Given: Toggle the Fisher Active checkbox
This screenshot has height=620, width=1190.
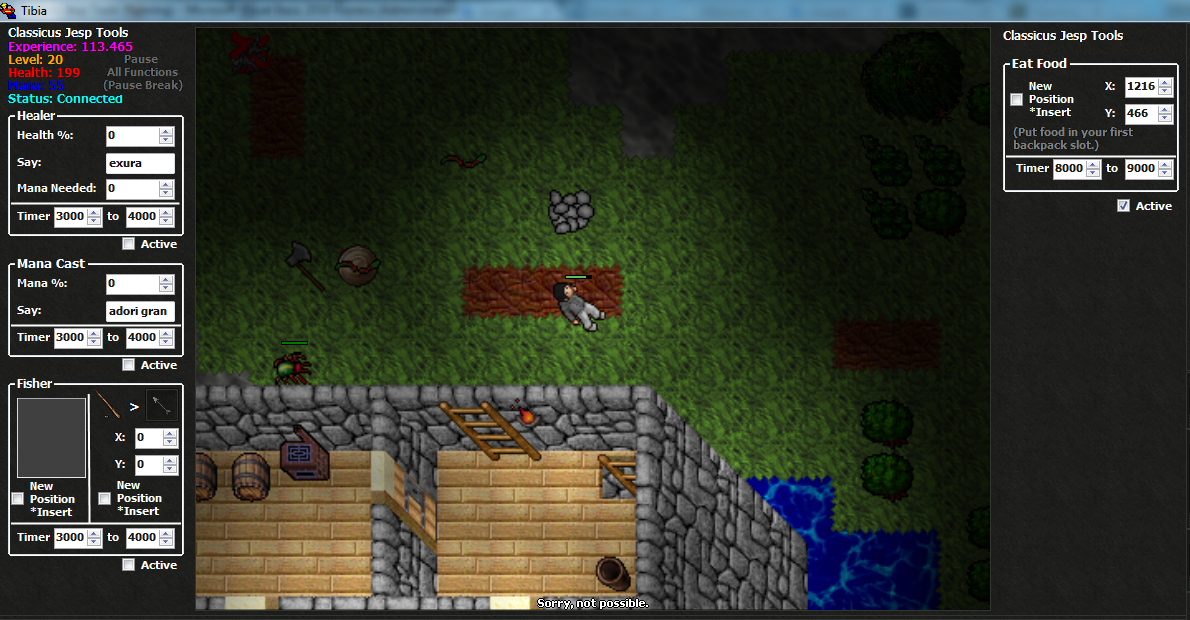Looking at the screenshot, I should (x=129, y=565).
